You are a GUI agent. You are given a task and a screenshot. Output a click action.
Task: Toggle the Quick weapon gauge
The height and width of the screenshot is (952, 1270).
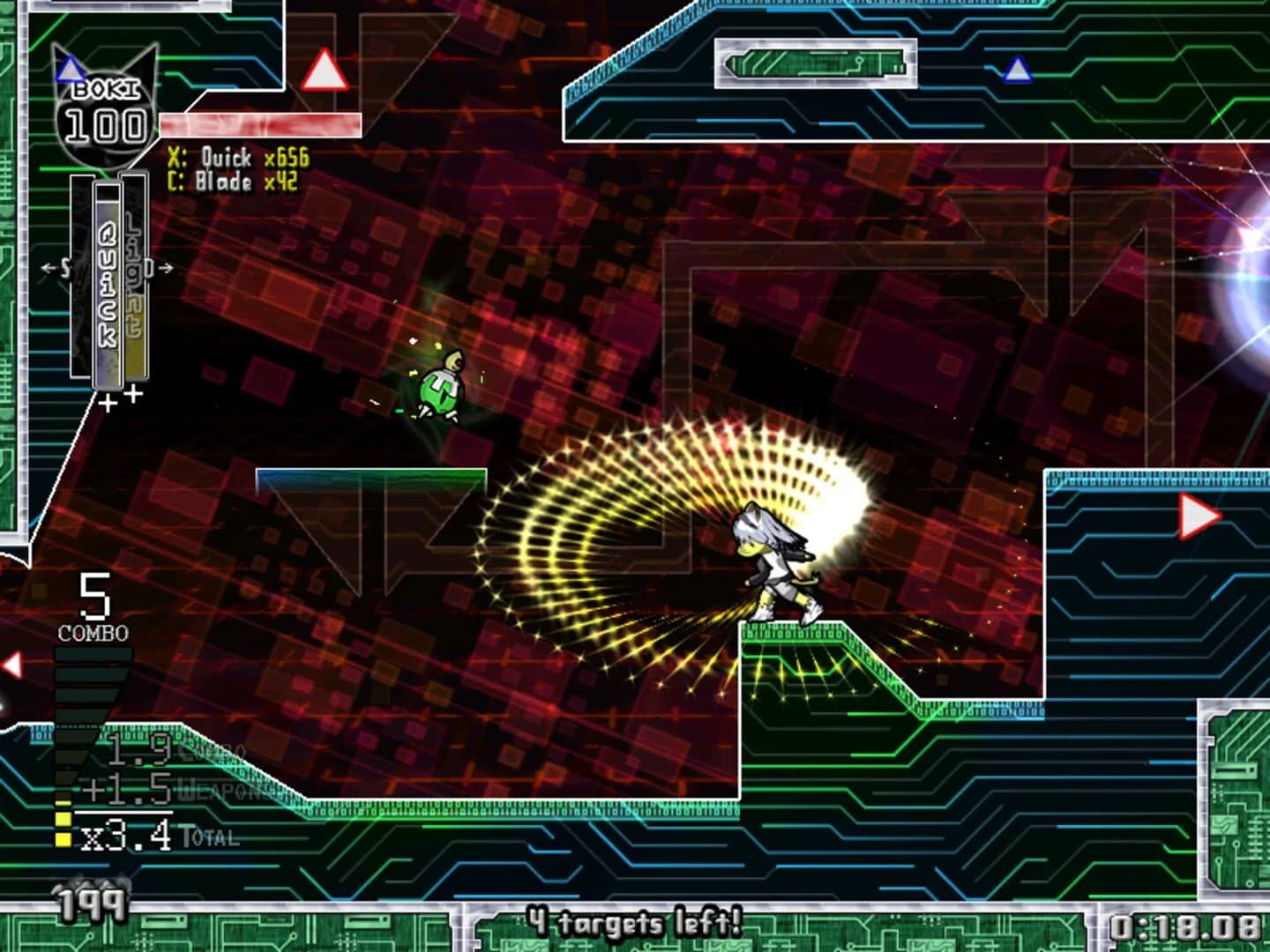coord(106,282)
